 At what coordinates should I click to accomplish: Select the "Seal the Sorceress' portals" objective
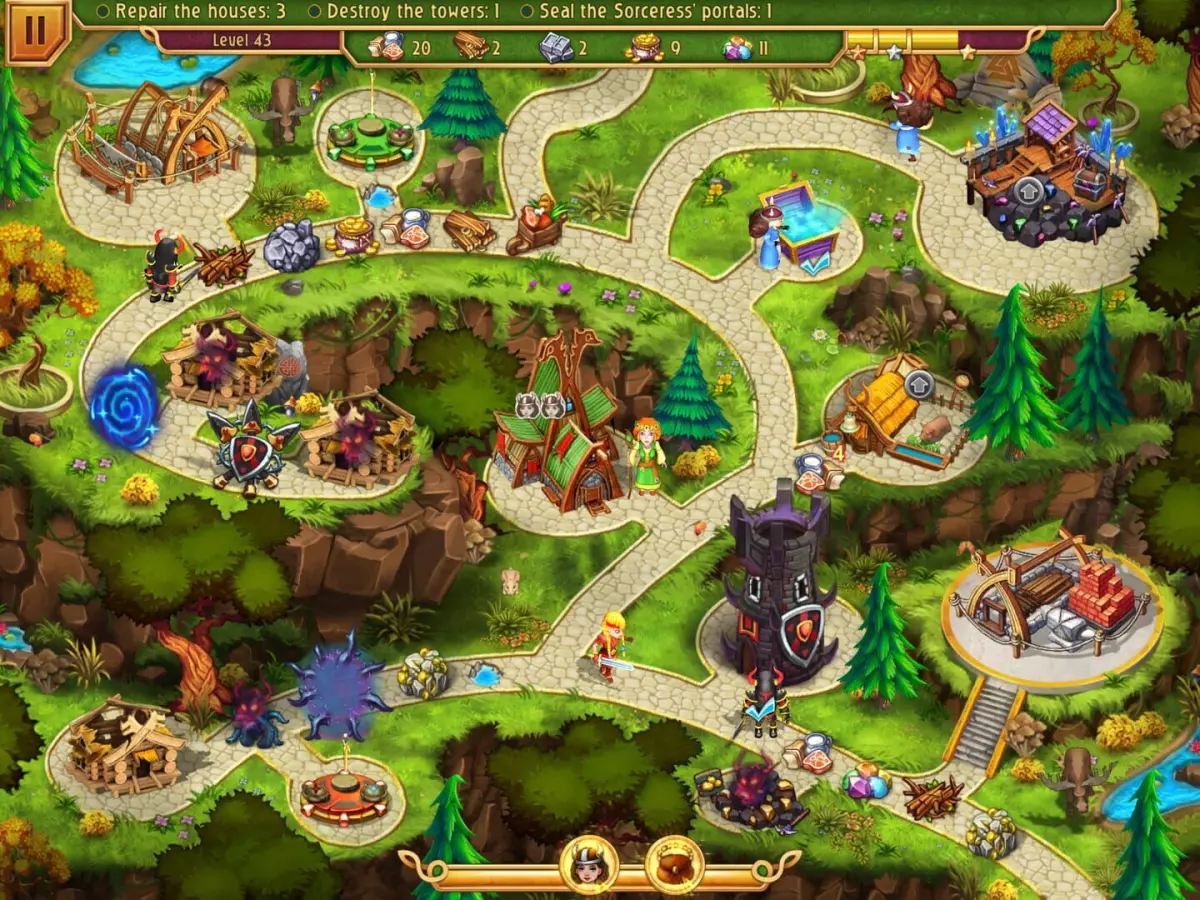tap(646, 12)
